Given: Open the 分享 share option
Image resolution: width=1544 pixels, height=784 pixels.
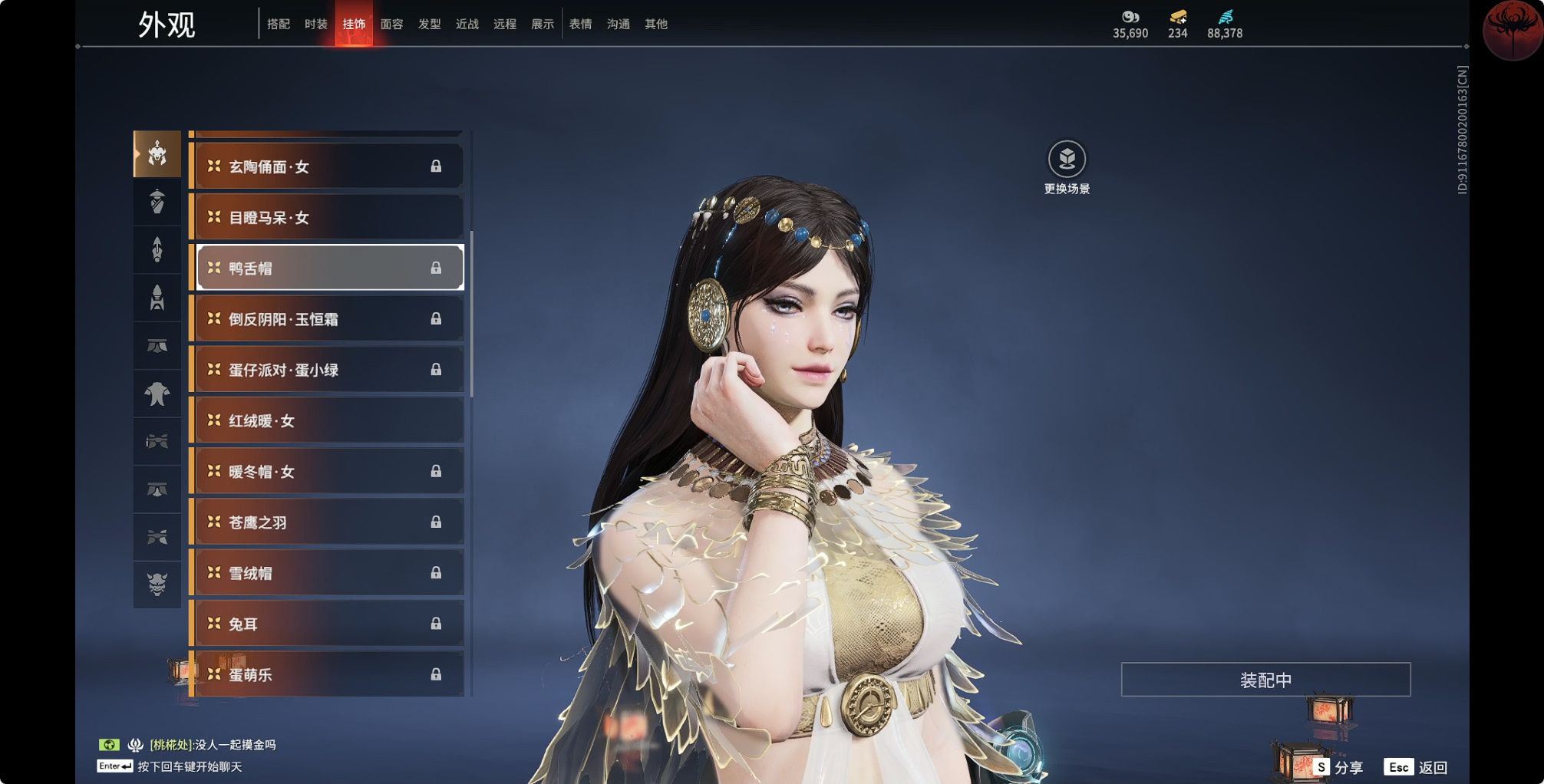Looking at the screenshot, I should 1338,767.
